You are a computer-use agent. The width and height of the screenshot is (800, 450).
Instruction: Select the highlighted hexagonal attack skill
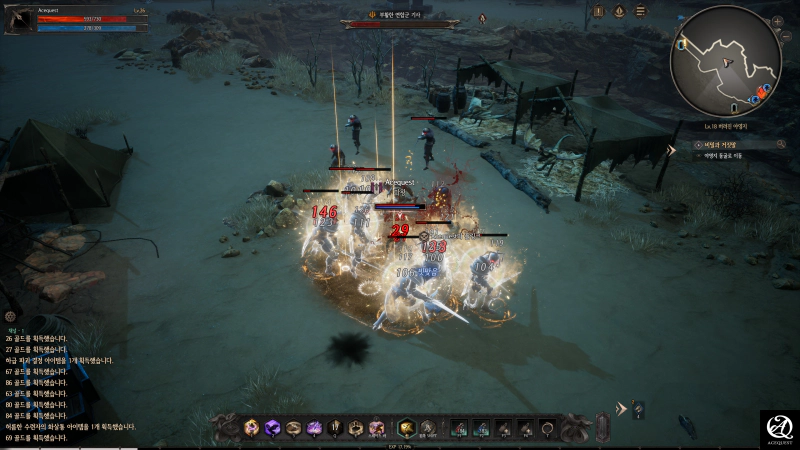[407, 428]
